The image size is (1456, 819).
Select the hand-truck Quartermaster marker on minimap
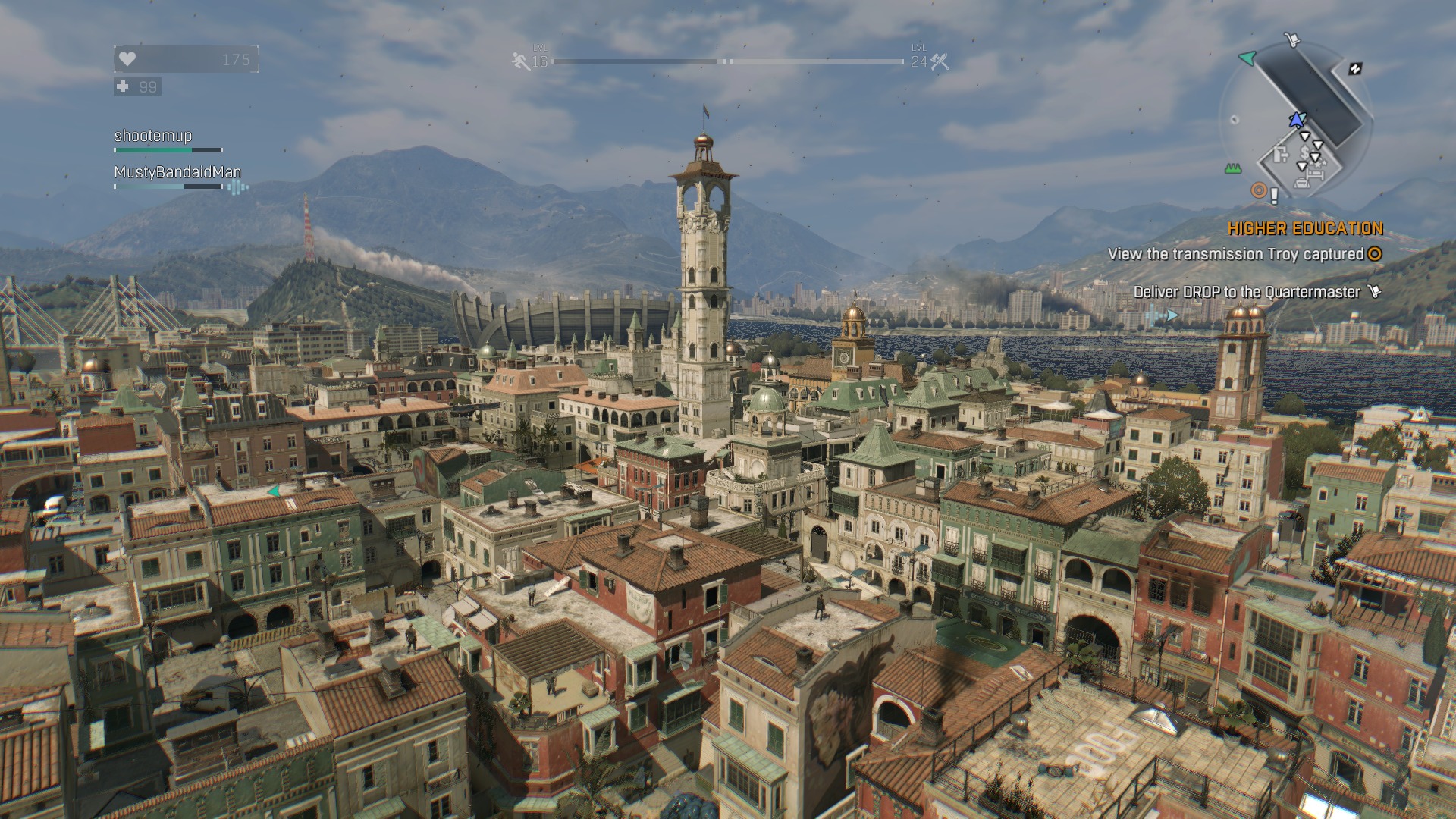(x=1291, y=39)
